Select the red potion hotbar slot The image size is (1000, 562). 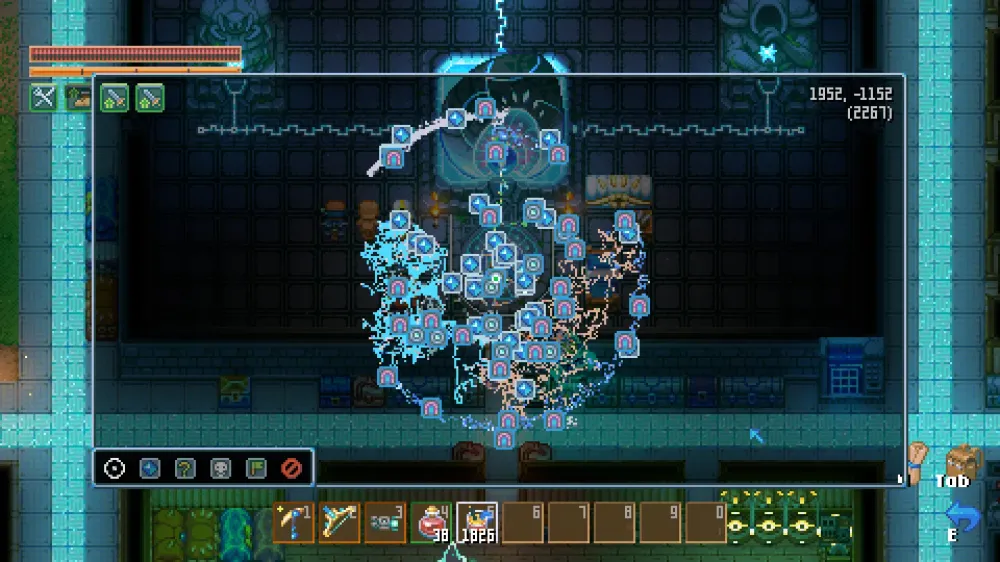click(x=431, y=522)
